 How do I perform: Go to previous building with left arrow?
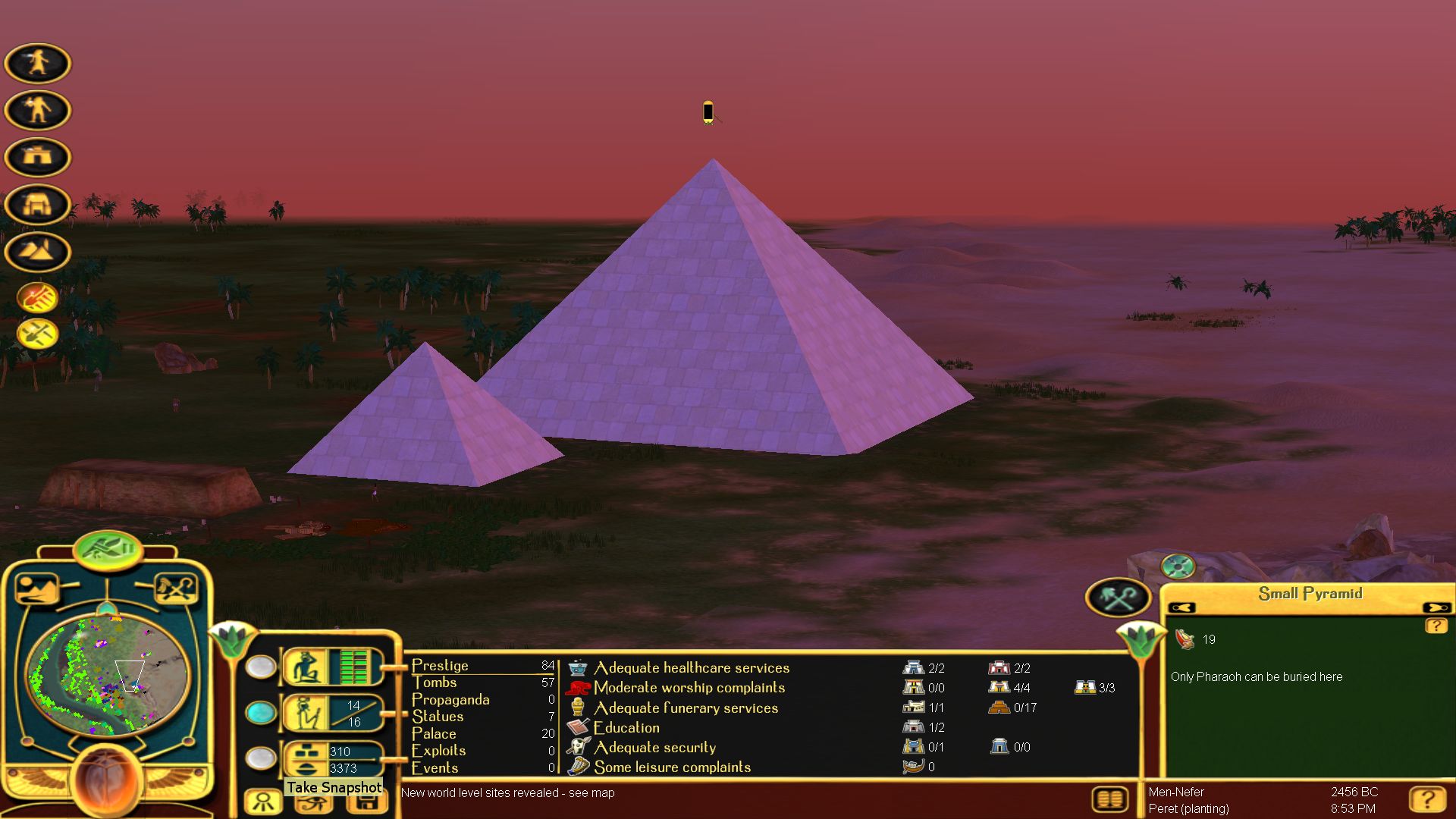click(1181, 607)
